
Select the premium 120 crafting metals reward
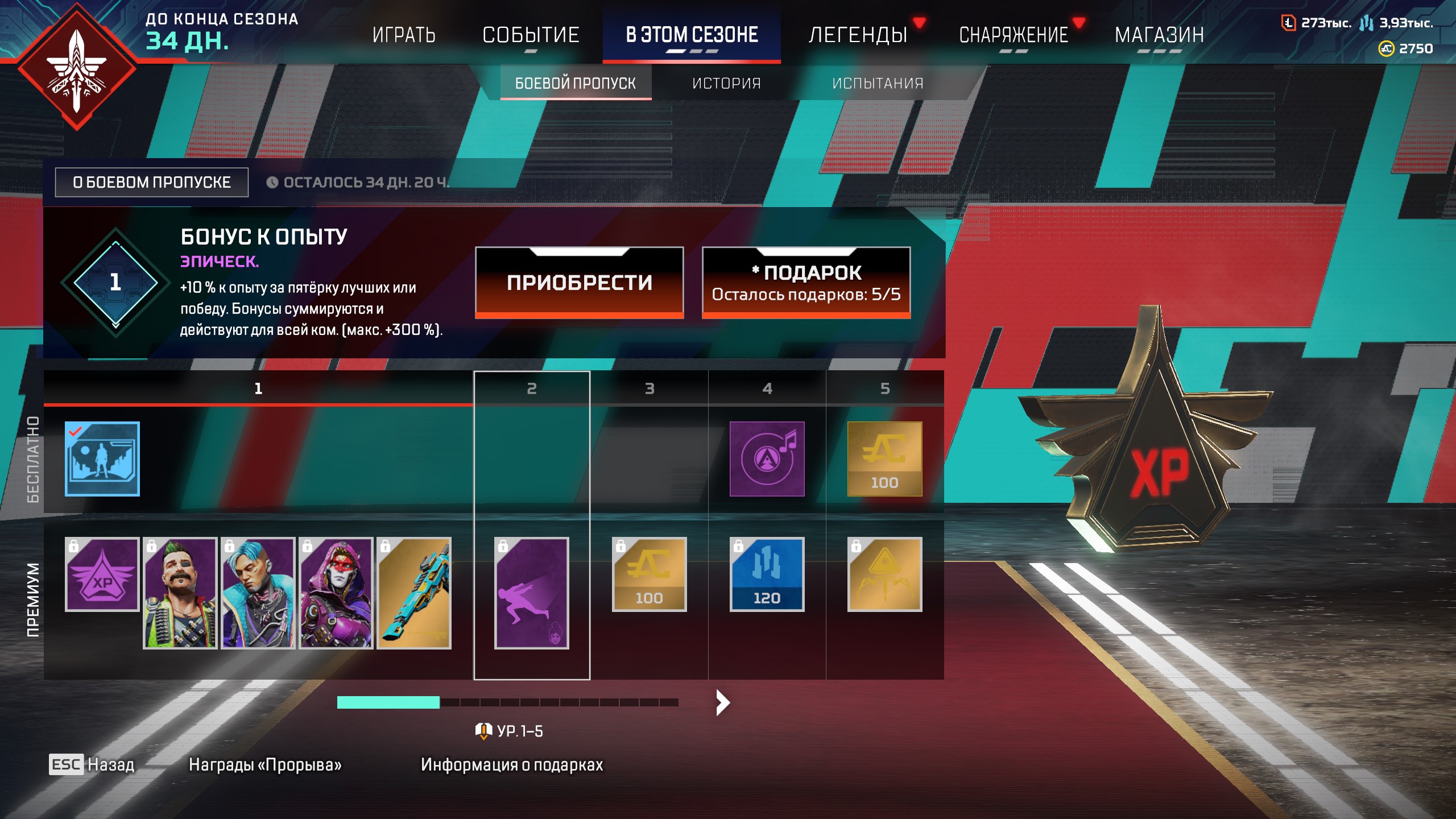(x=767, y=574)
